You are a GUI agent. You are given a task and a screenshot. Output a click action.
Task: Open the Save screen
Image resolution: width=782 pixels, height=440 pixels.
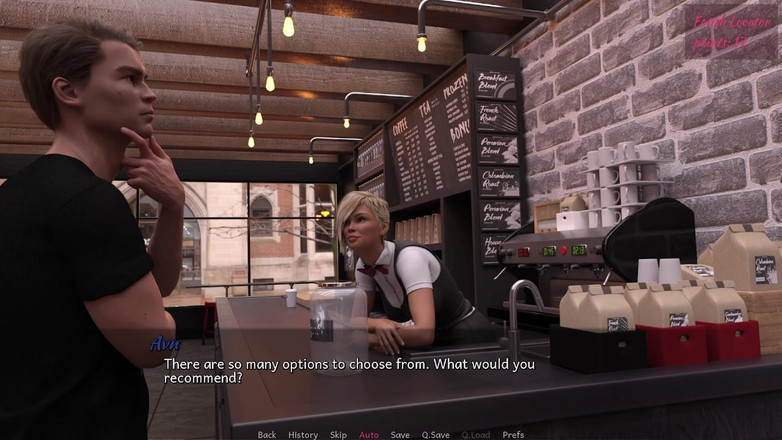pos(400,435)
